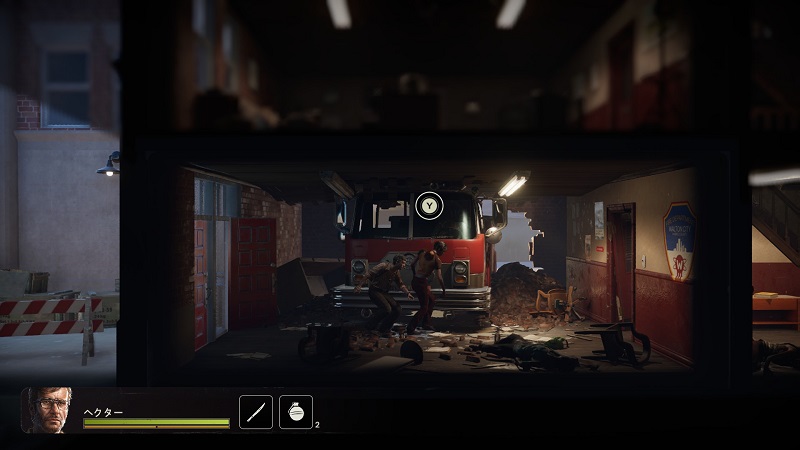Choose the melee blade weapon slot
800x450 pixels.
pyautogui.click(x=256, y=412)
